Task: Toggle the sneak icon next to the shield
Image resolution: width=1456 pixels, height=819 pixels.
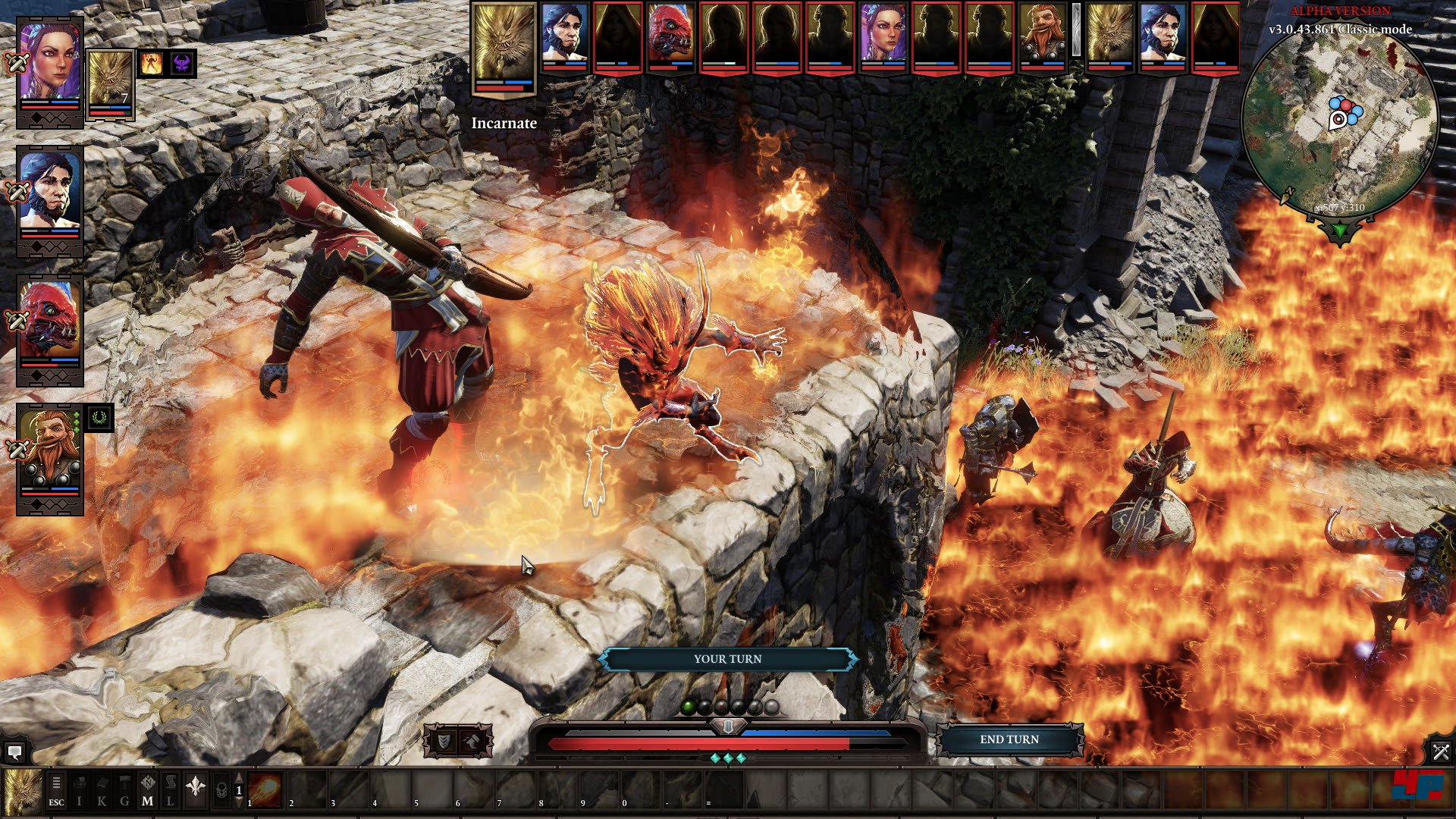Action: pyautogui.click(x=473, y=741)
